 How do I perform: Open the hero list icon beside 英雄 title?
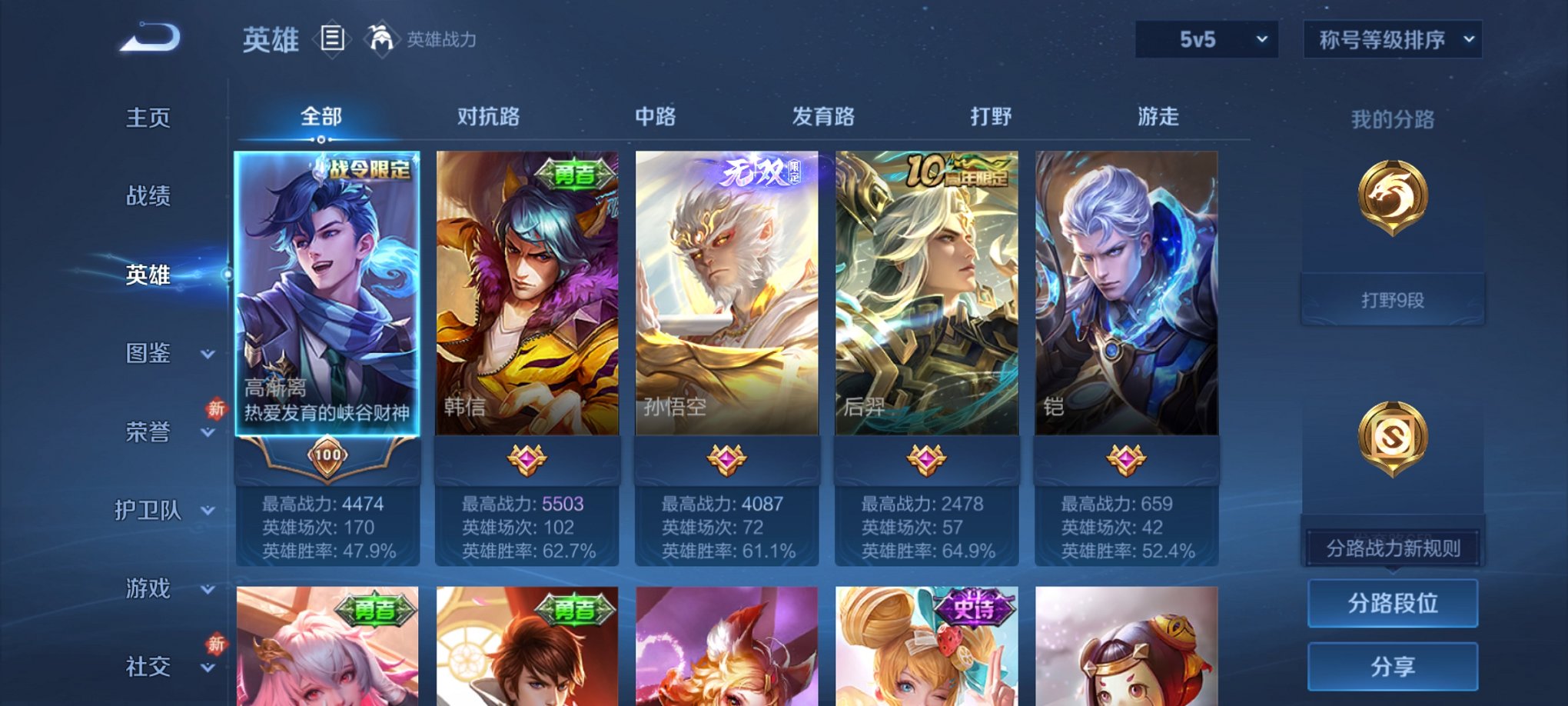332,38
